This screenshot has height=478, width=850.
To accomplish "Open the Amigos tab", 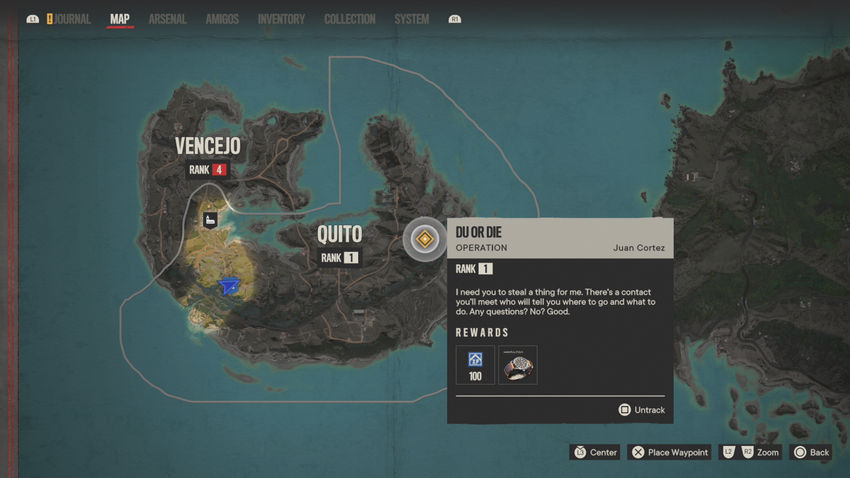I will click(x=221, y=19).
